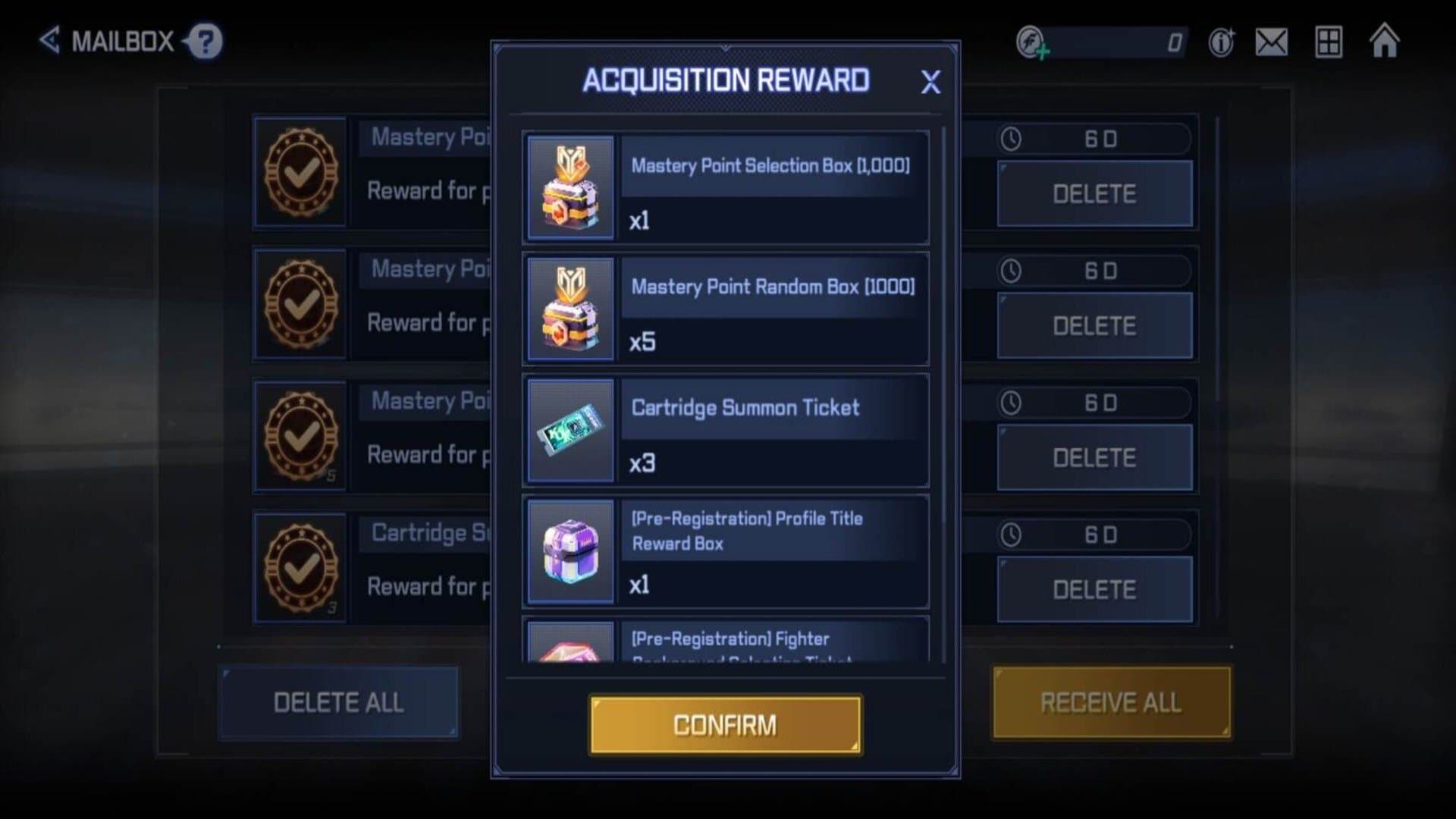Return to the home screen
The width and height of the screenshot is (1456, 819).
coord(1385,41)
